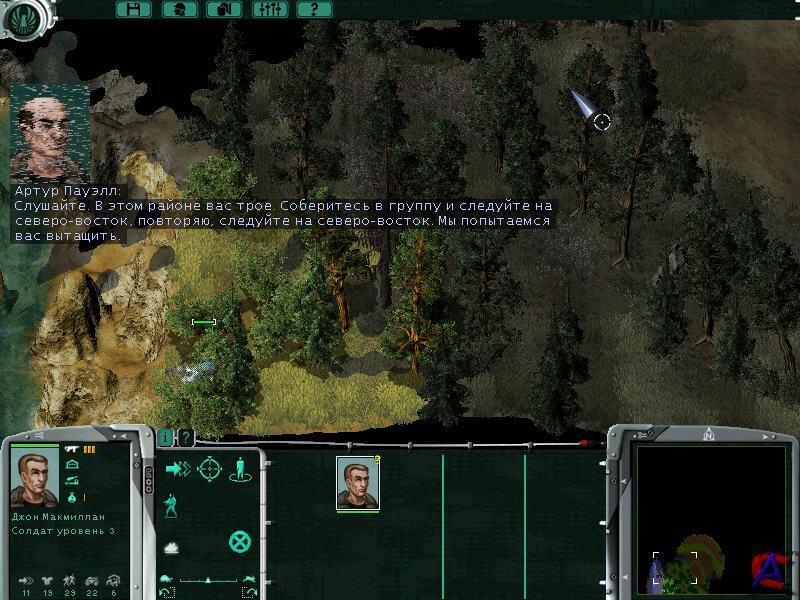This screenshot has width=800, height=600.
Task: Activate the crosshair attack command
Action: pos(209,468)
